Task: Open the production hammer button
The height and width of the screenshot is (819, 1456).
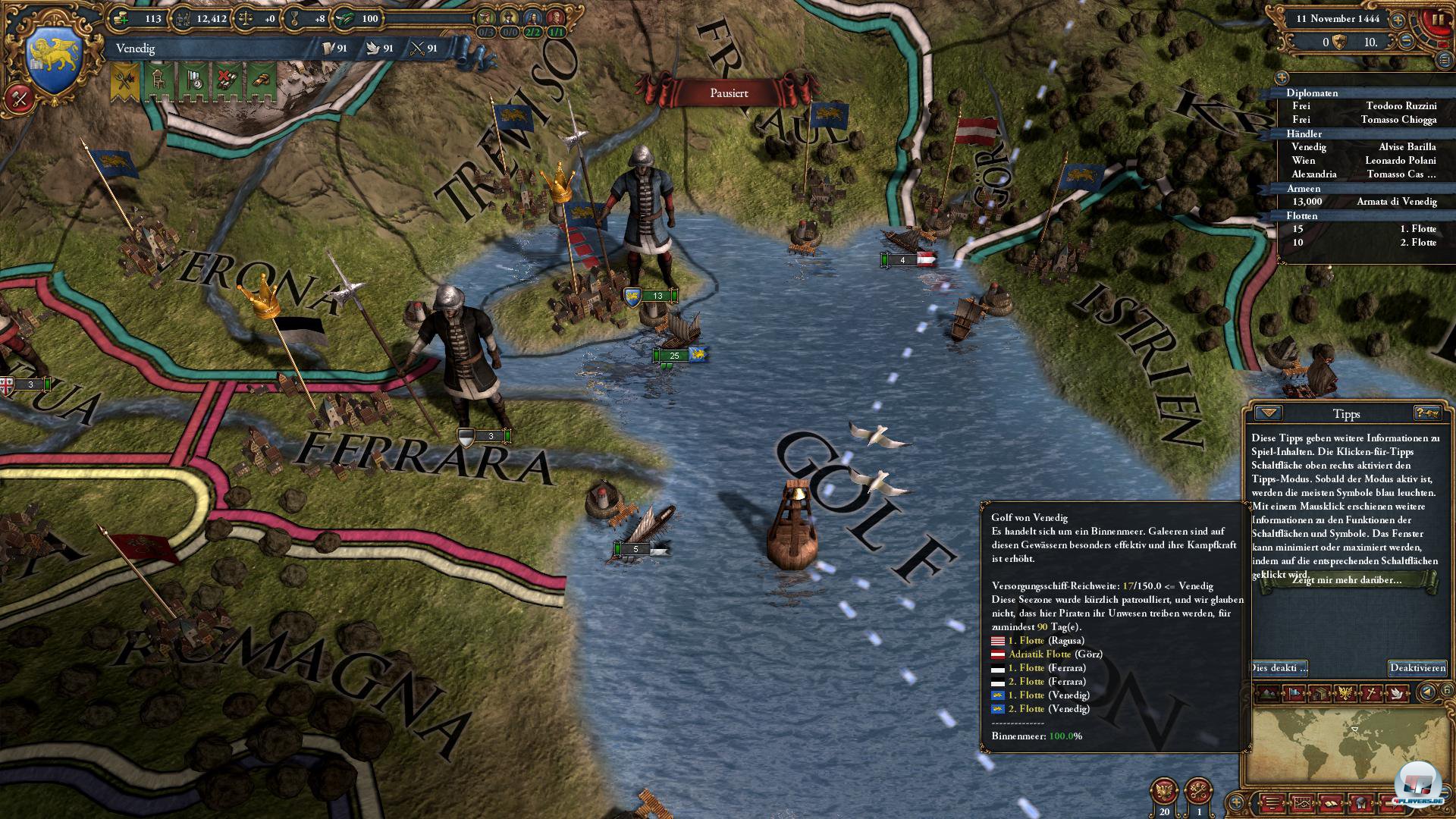Action: pyautogui.click(x=20, y=98)
